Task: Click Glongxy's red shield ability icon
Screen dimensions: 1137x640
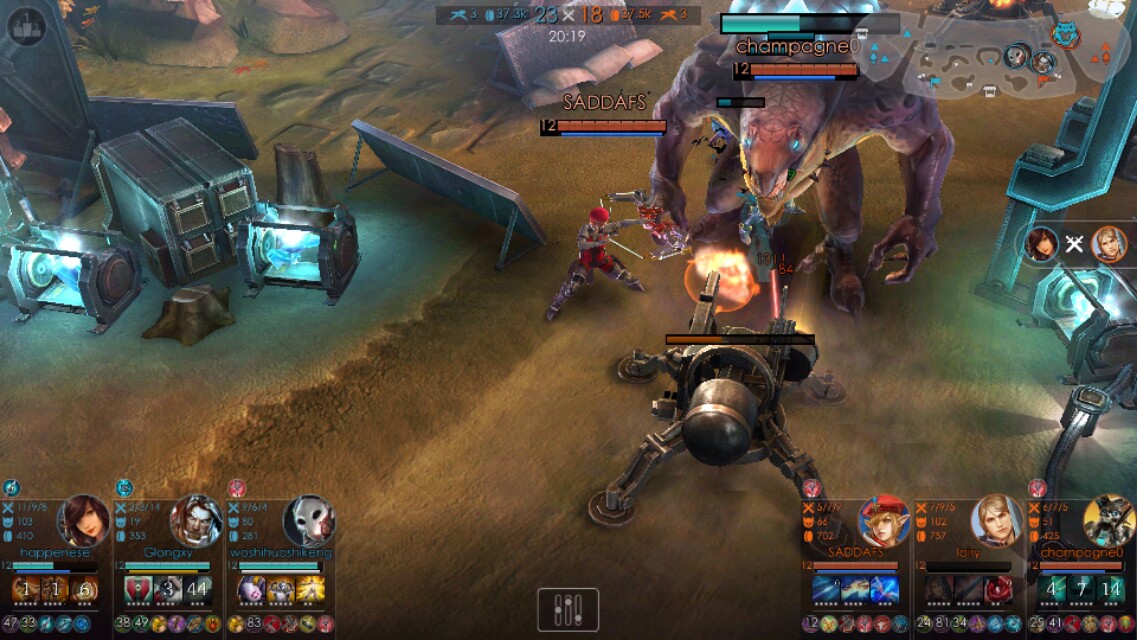Action: click(x=138, y=590)
